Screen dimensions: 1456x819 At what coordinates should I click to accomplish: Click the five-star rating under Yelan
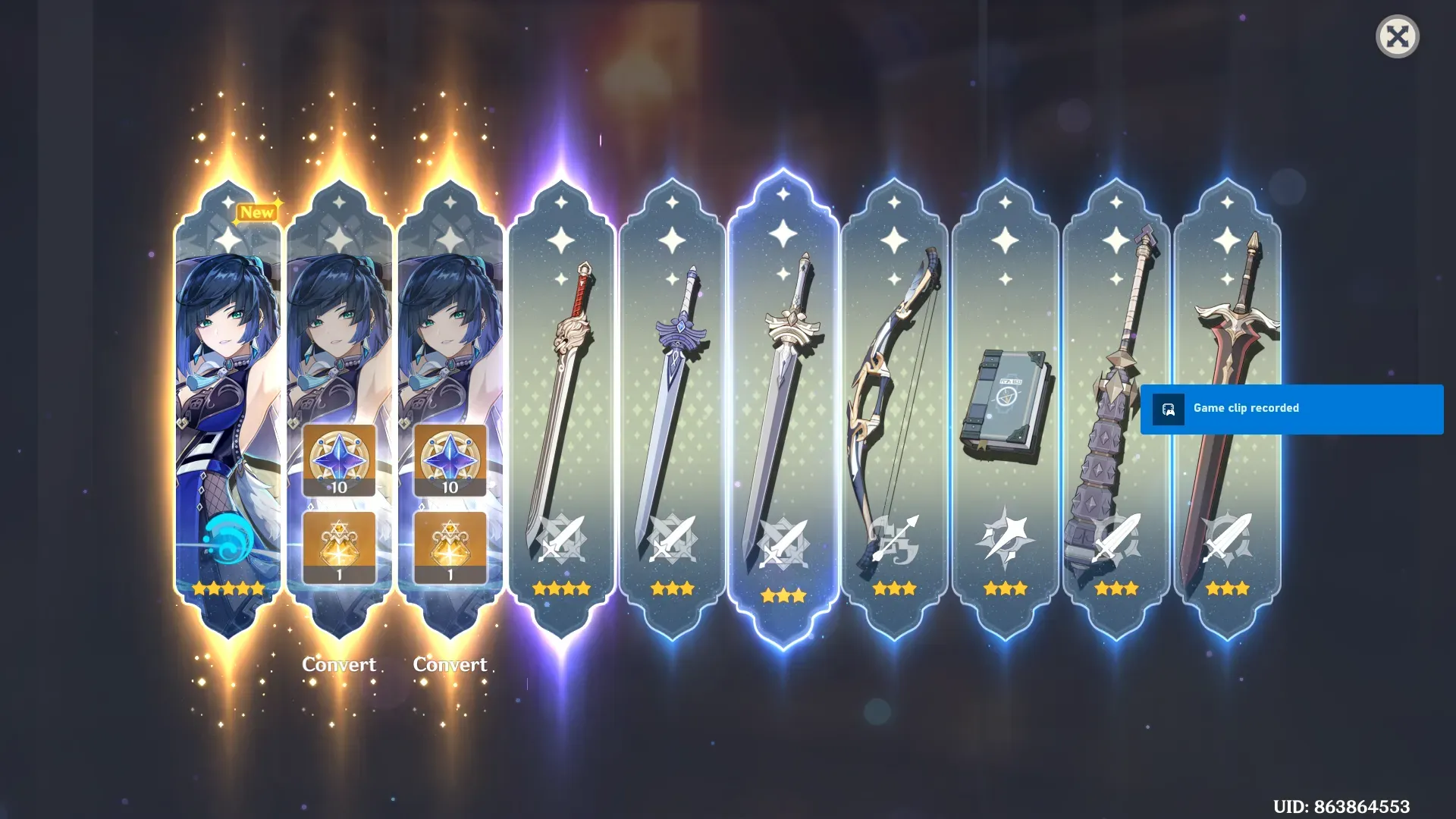[x=227, y=588]
